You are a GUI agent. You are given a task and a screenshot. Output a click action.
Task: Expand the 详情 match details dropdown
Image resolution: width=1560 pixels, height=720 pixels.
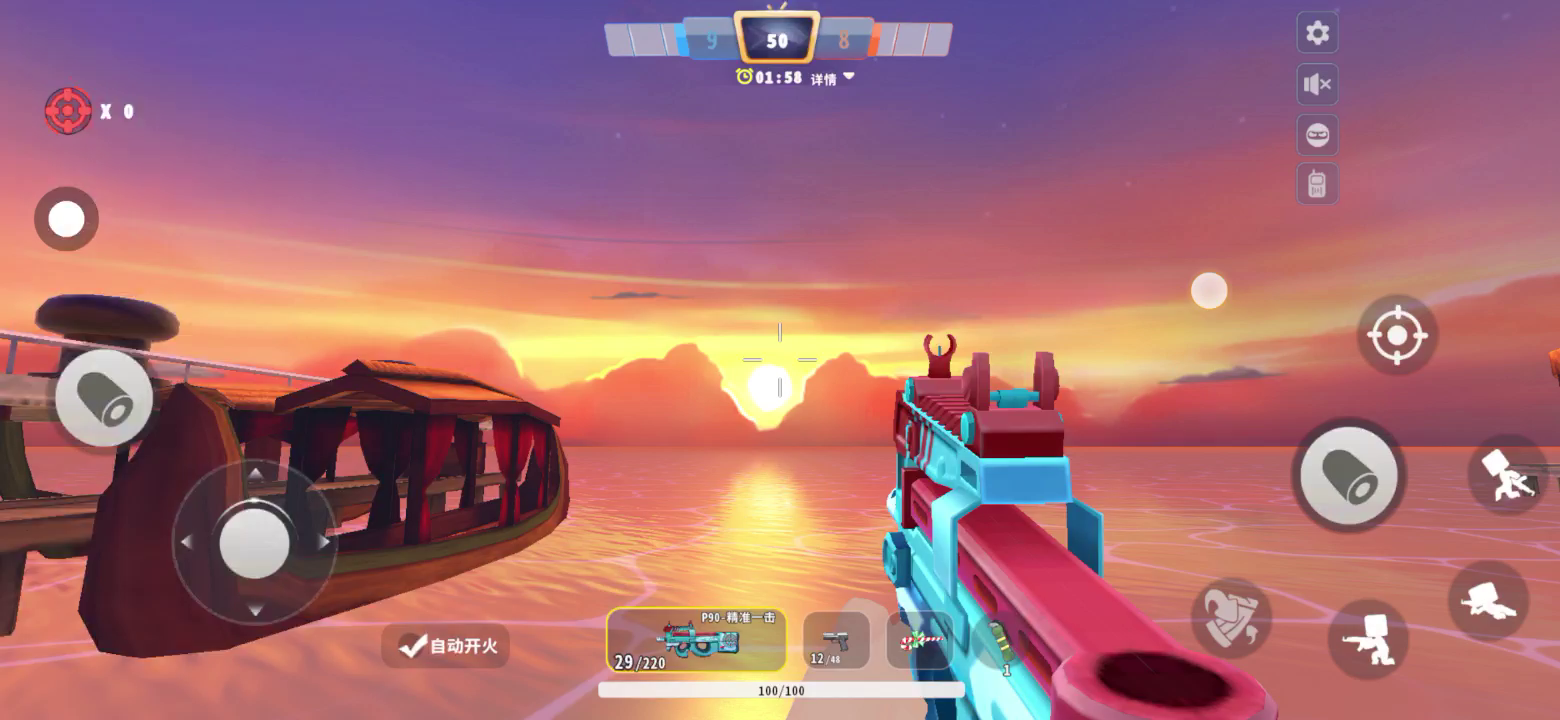832,78
